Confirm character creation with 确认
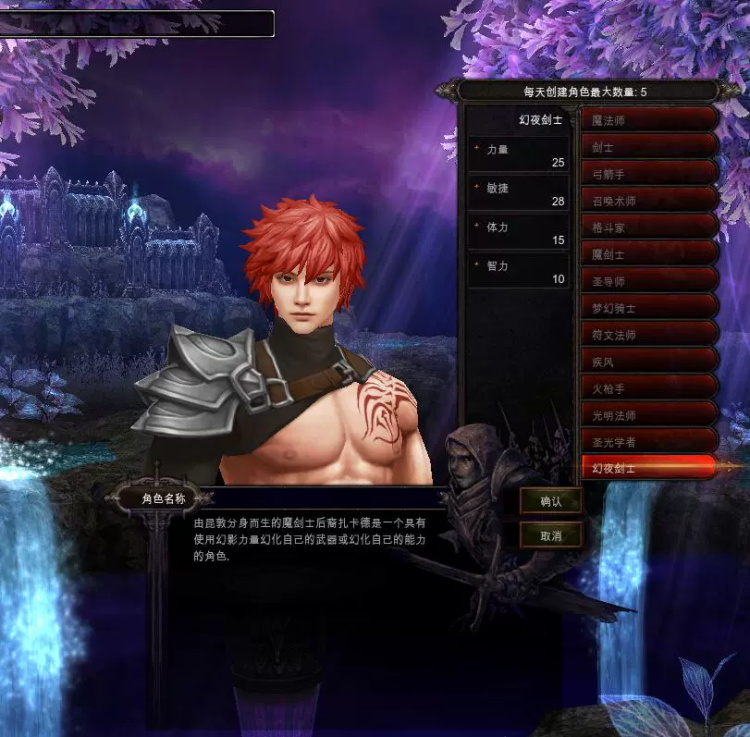750x737 pixels. click(x=551, y=502)
